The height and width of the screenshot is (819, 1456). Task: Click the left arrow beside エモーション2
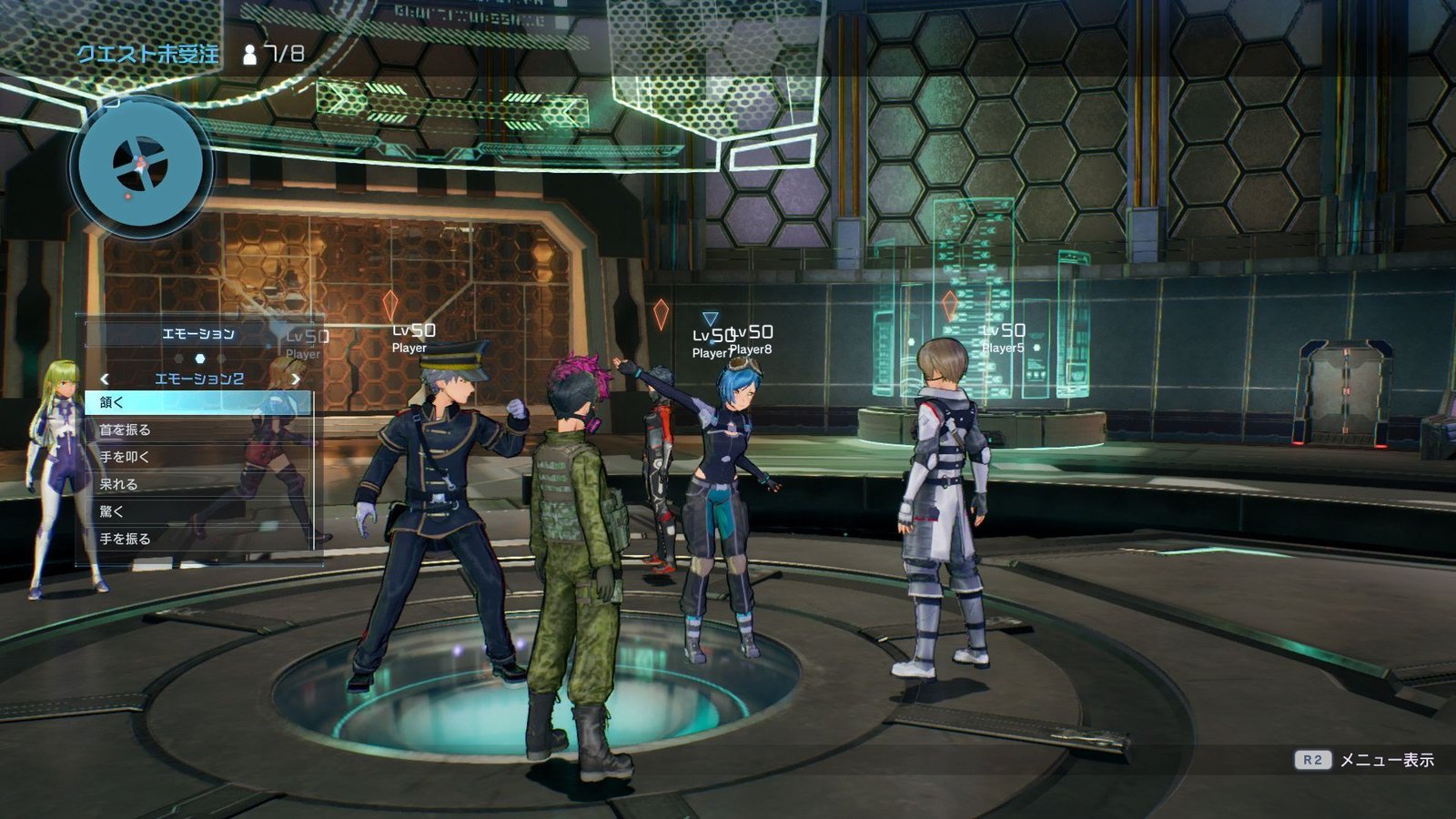tap(105, 379)
